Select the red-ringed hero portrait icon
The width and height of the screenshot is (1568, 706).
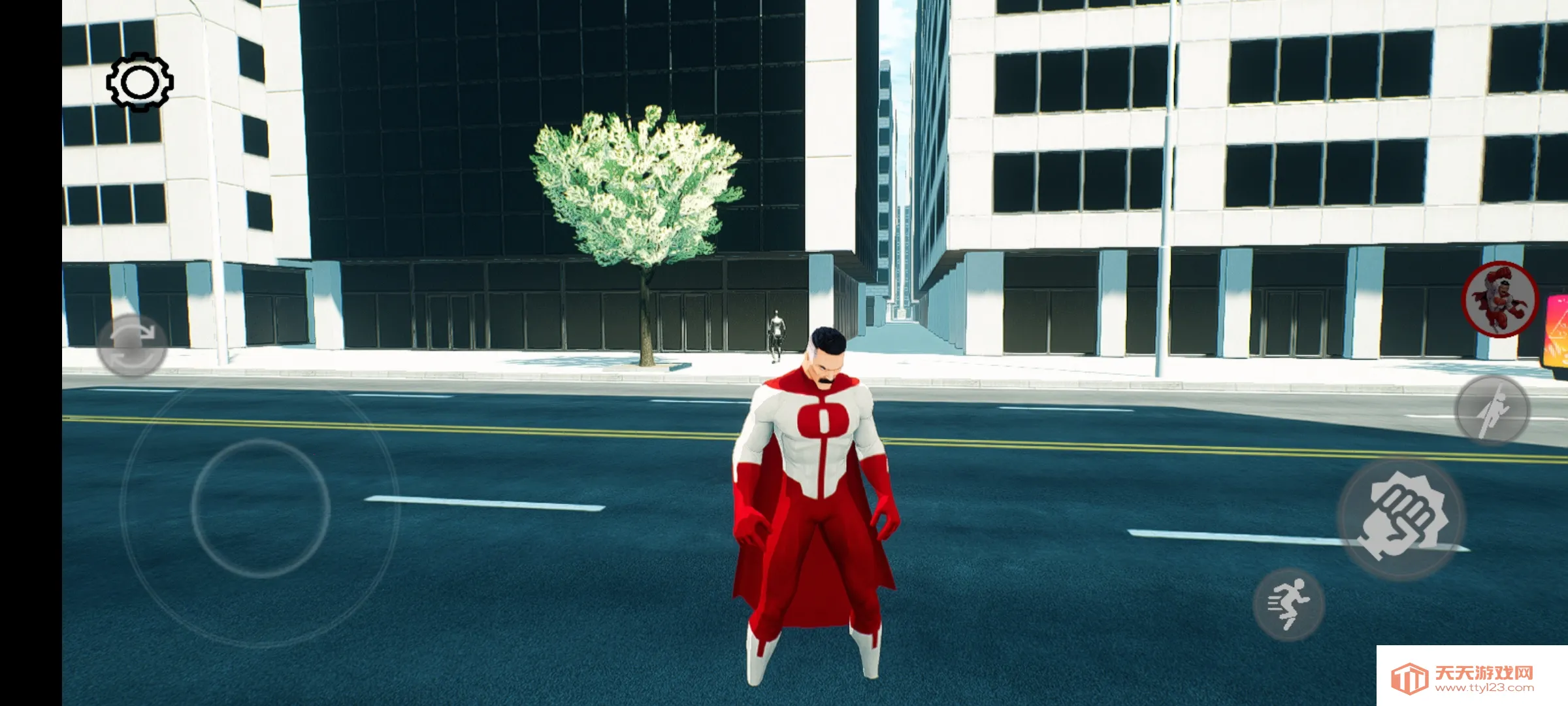coord(1500,299)
